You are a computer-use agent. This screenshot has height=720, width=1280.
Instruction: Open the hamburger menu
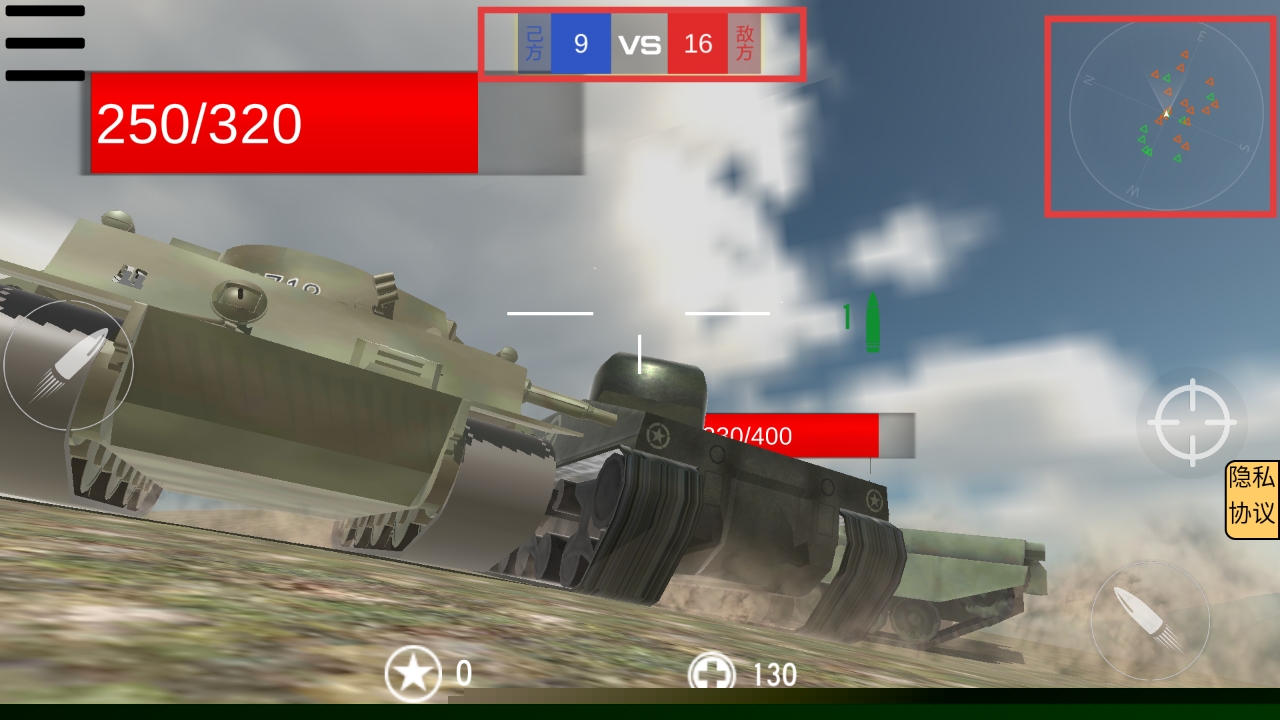45,43
